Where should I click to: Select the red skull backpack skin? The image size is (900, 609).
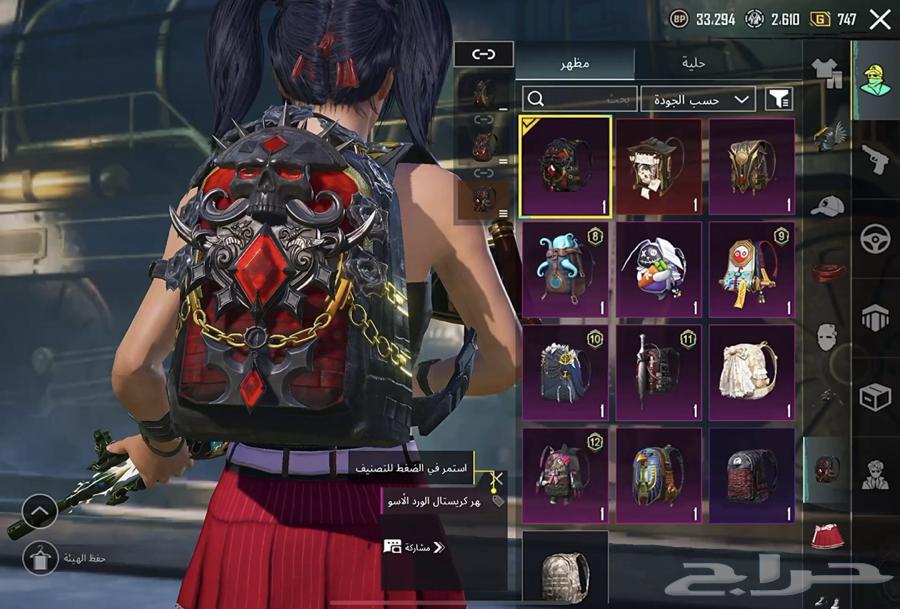(566, 166)
